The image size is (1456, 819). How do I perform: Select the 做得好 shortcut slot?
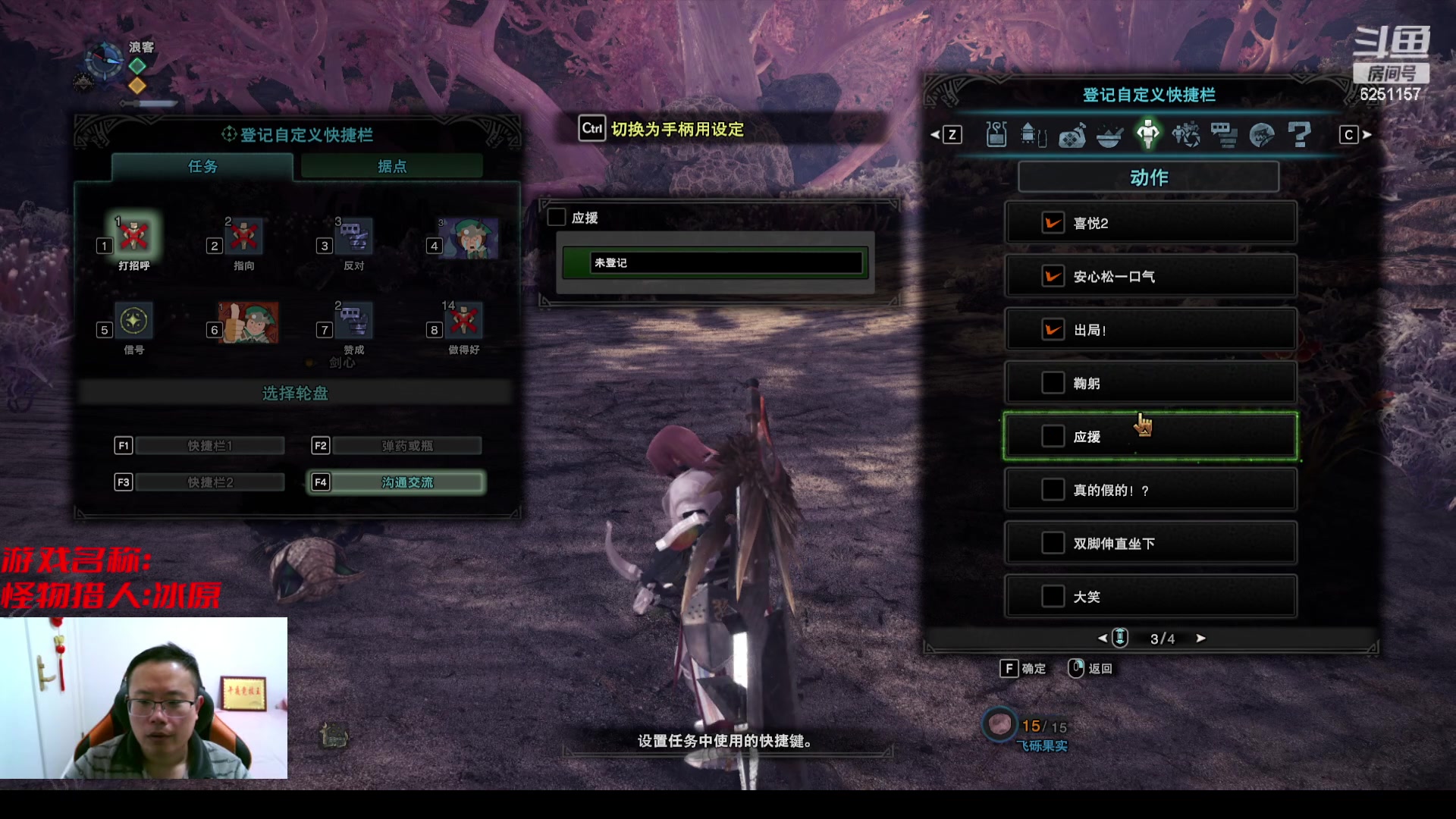coord(464,322)
